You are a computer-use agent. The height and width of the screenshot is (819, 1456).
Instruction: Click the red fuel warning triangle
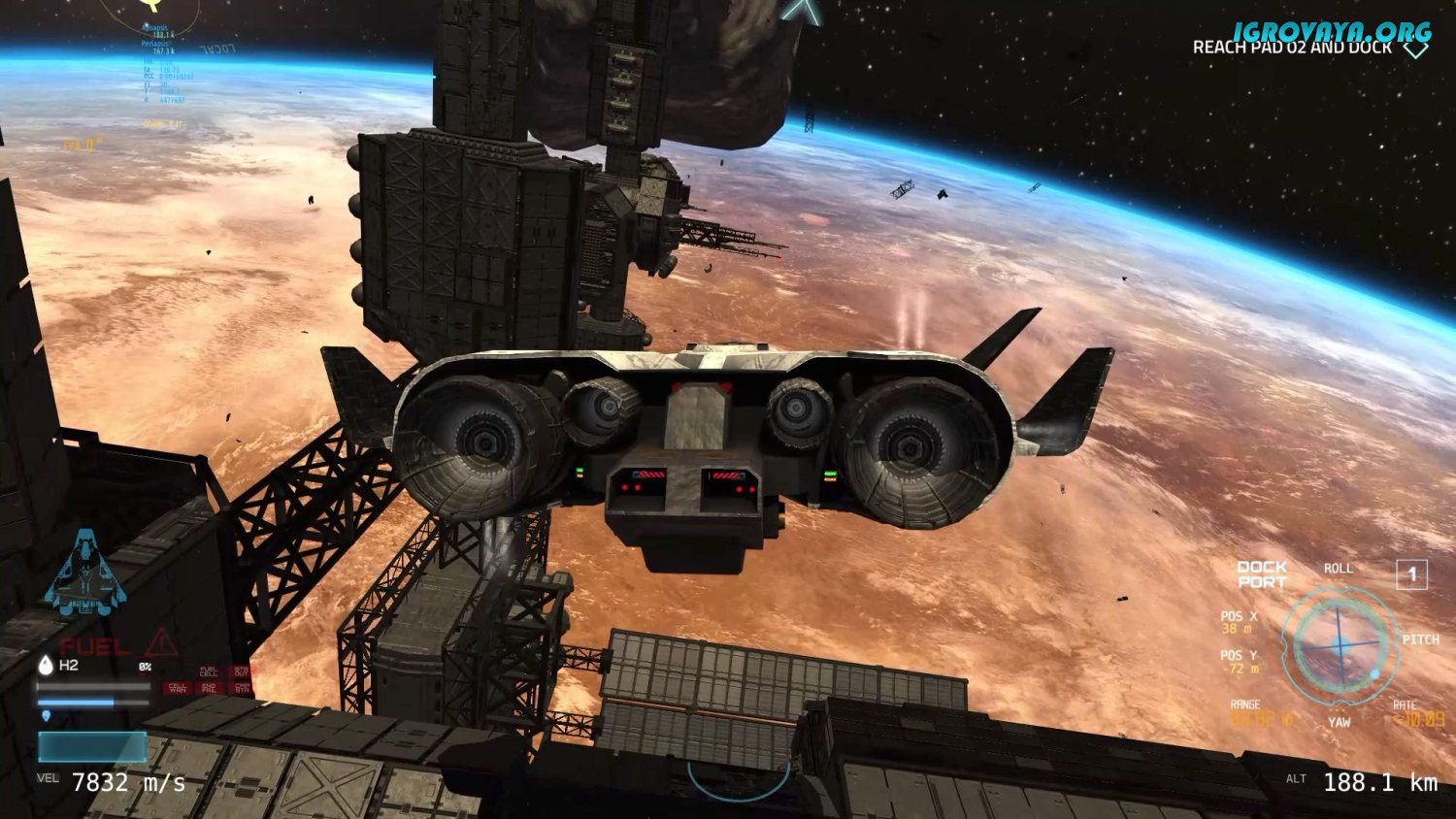point(161,642)
